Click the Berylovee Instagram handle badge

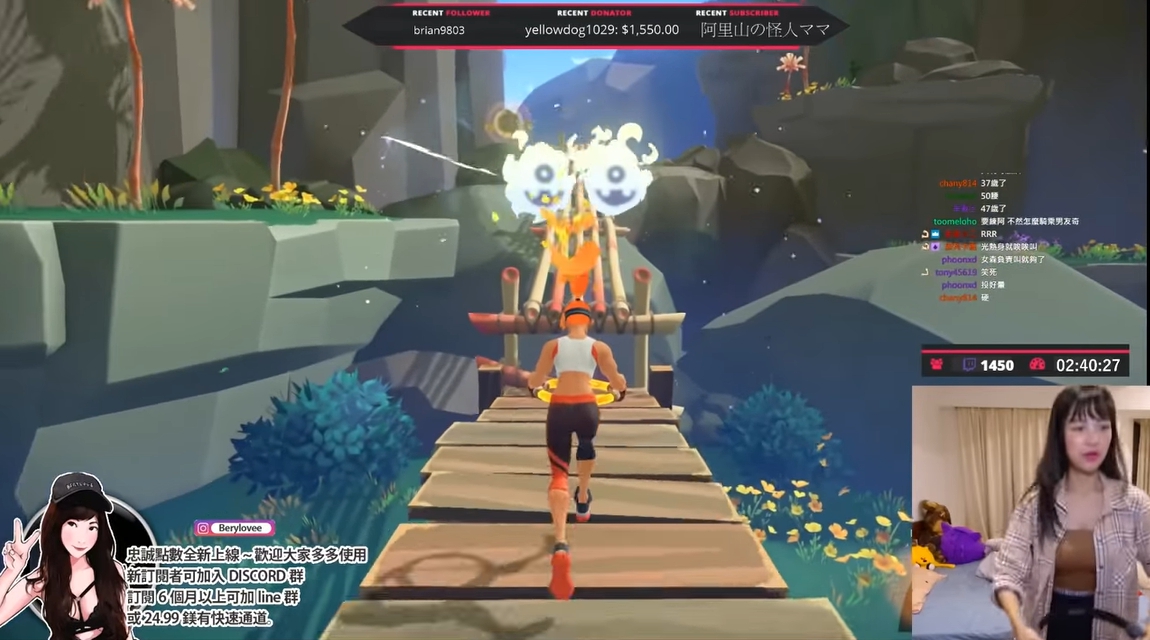(234, 528)
